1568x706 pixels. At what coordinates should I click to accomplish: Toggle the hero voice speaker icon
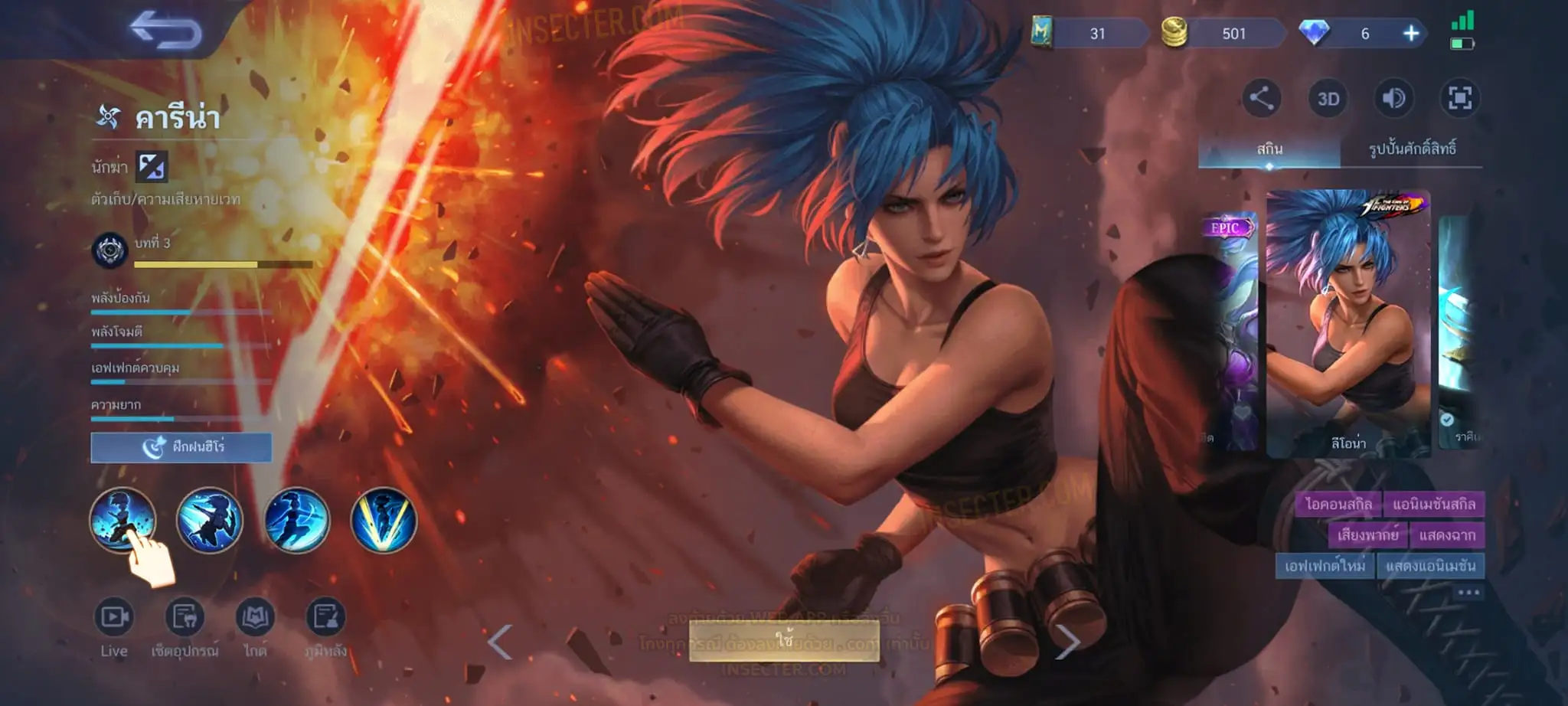[1393, 98]
